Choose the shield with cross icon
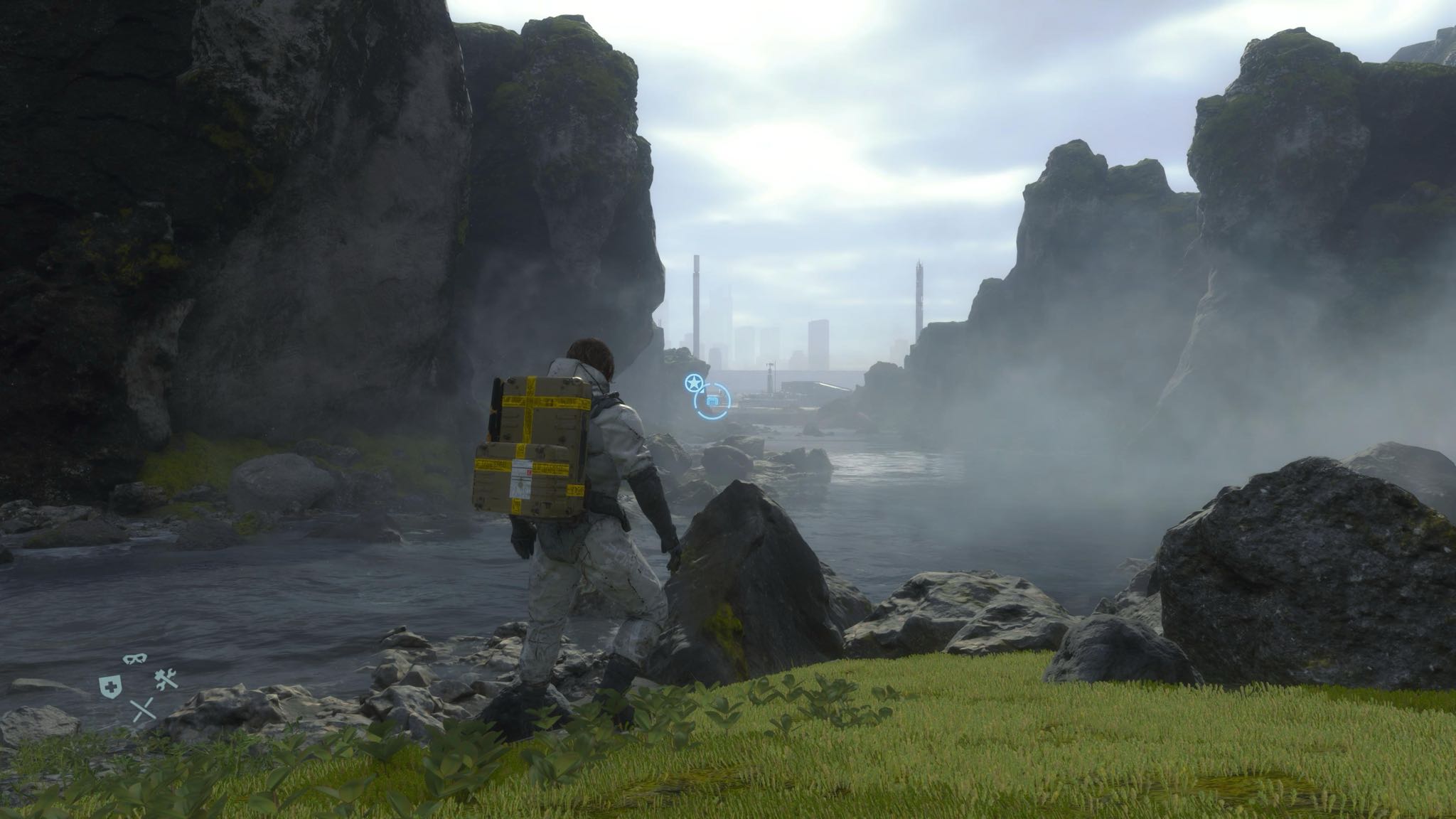This screenshot has height=819, width=1456. coord(108,685)
